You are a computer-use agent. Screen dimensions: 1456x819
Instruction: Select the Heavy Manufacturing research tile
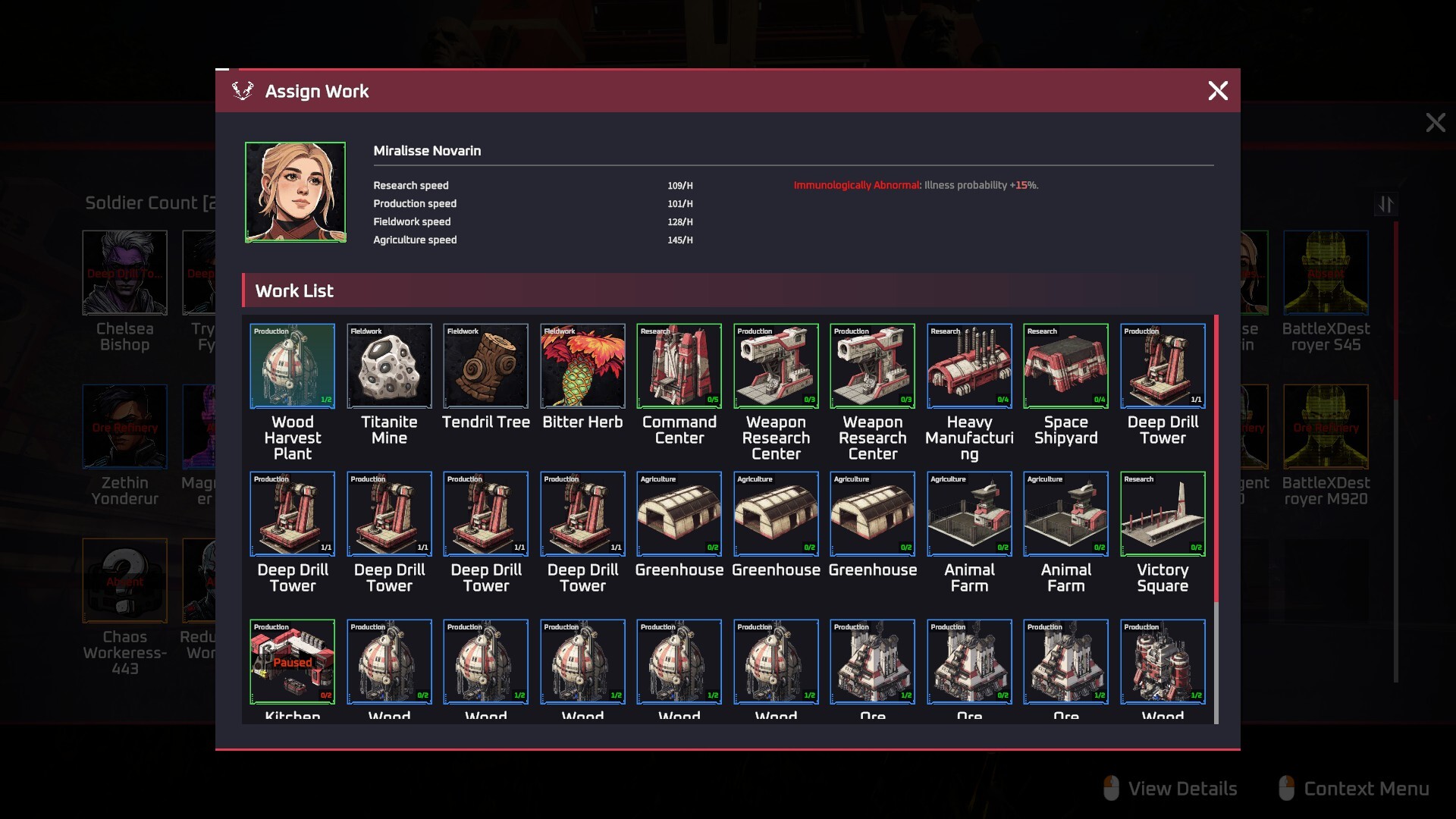click(x=969, y=366)
